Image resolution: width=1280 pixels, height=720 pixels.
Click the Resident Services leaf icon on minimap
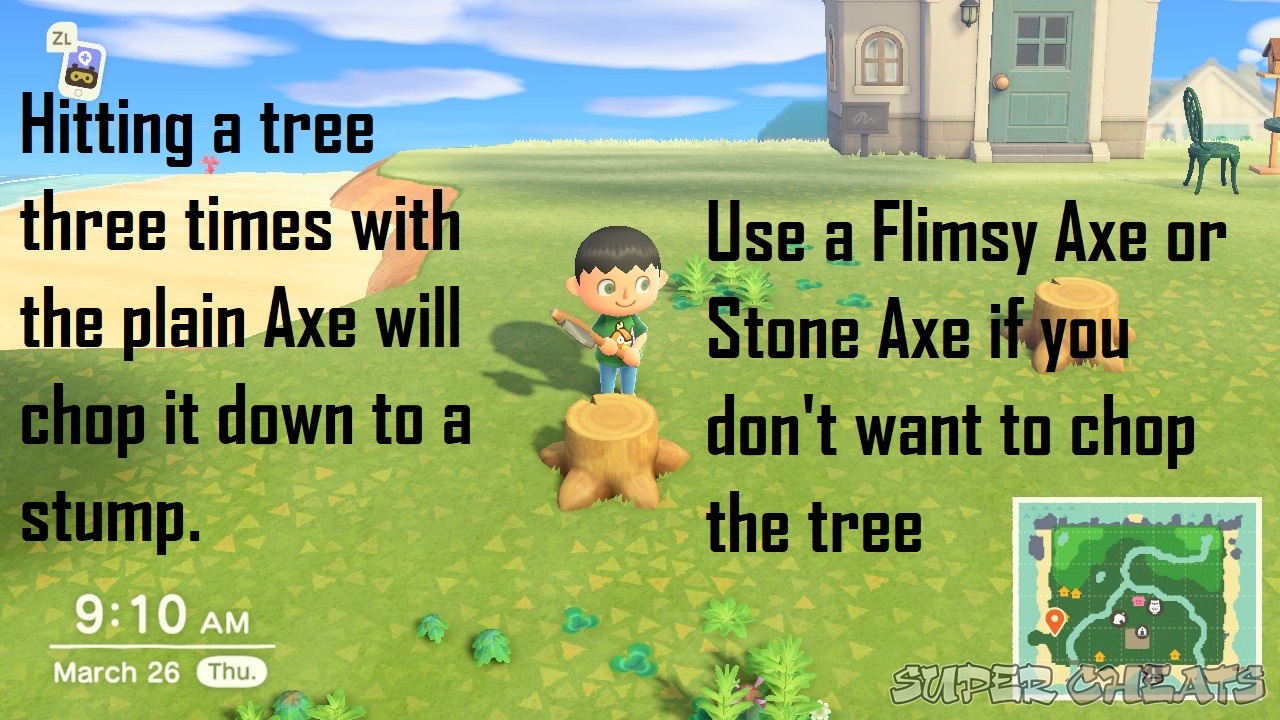pos(1119,618)
